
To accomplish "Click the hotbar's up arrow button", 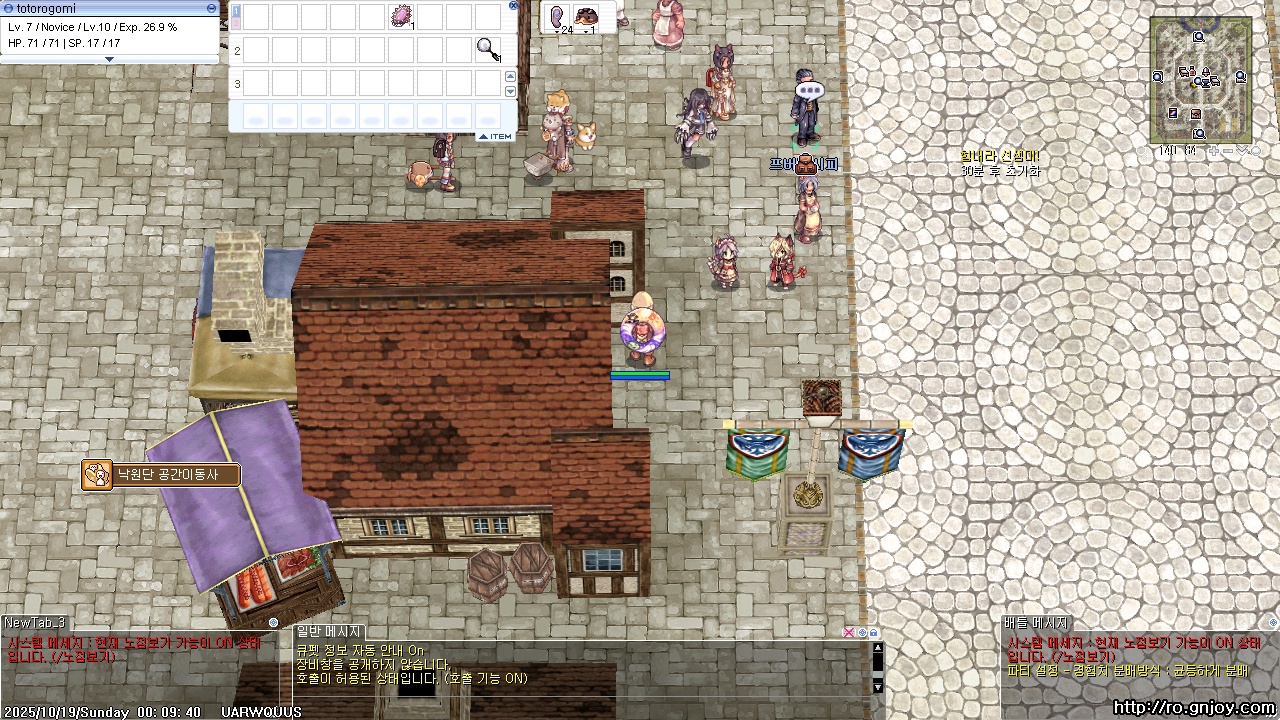I will pos(510,77).
